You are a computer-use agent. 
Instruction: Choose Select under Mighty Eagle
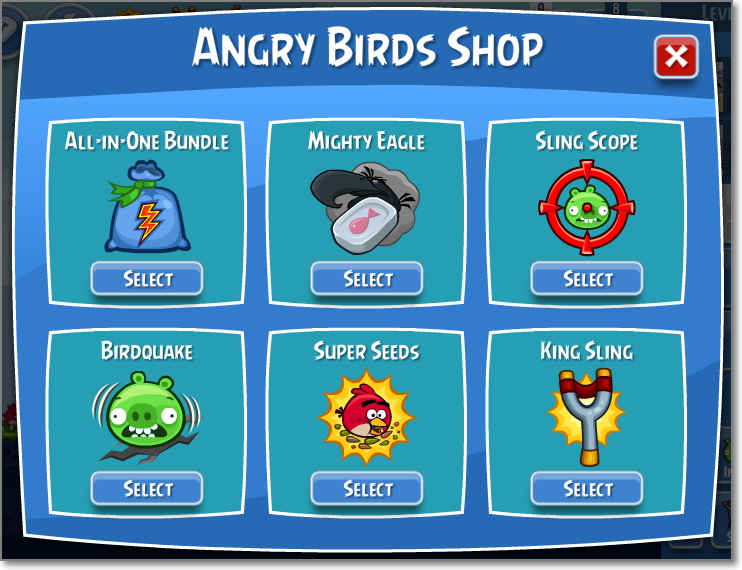point(367,279)
